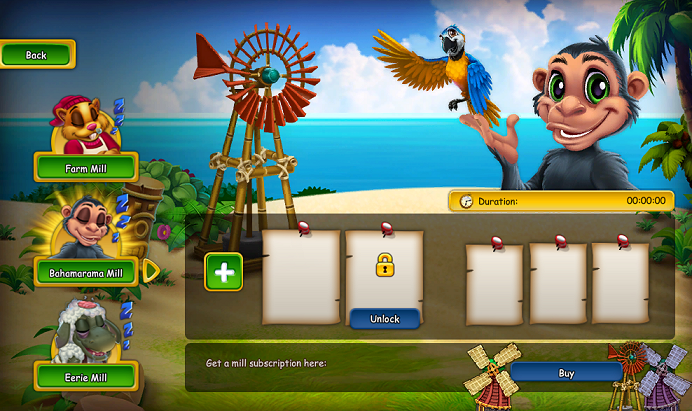Click the yellow arrow beside Bahamarama Mill
This screenshot has width=692, height=411.
(151, 271)
